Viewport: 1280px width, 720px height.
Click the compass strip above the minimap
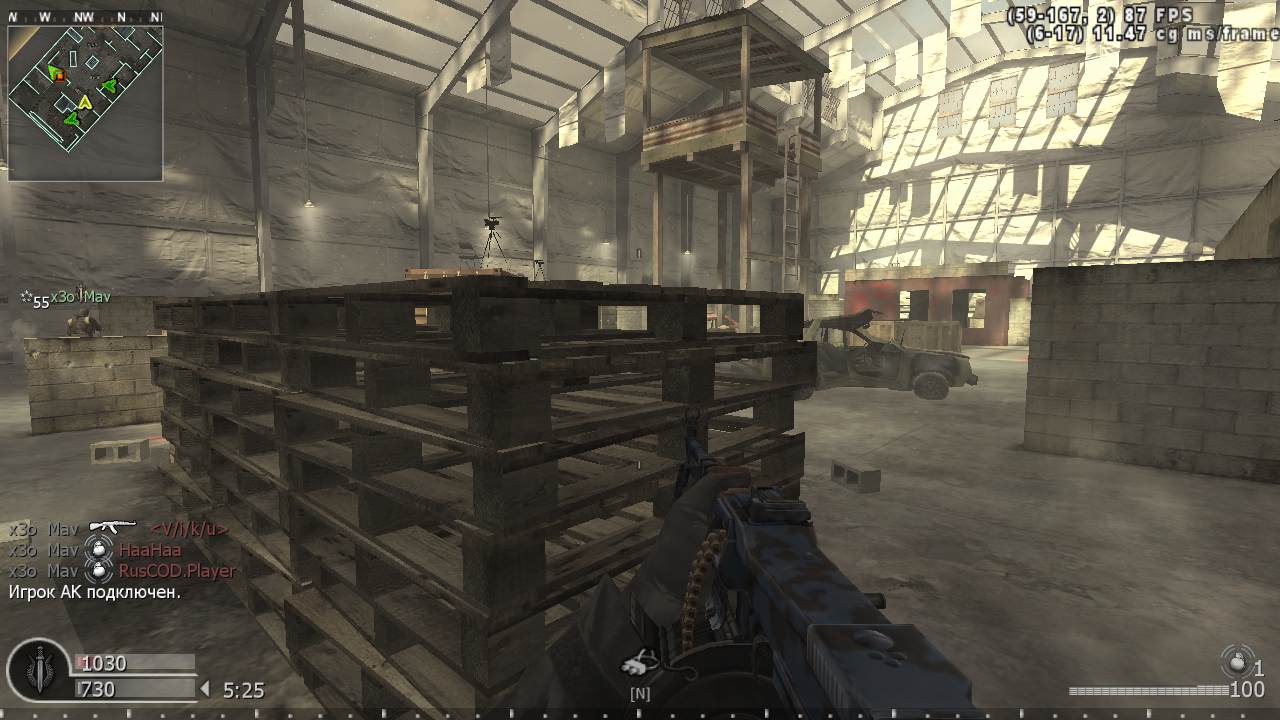[x=85, y=17]
